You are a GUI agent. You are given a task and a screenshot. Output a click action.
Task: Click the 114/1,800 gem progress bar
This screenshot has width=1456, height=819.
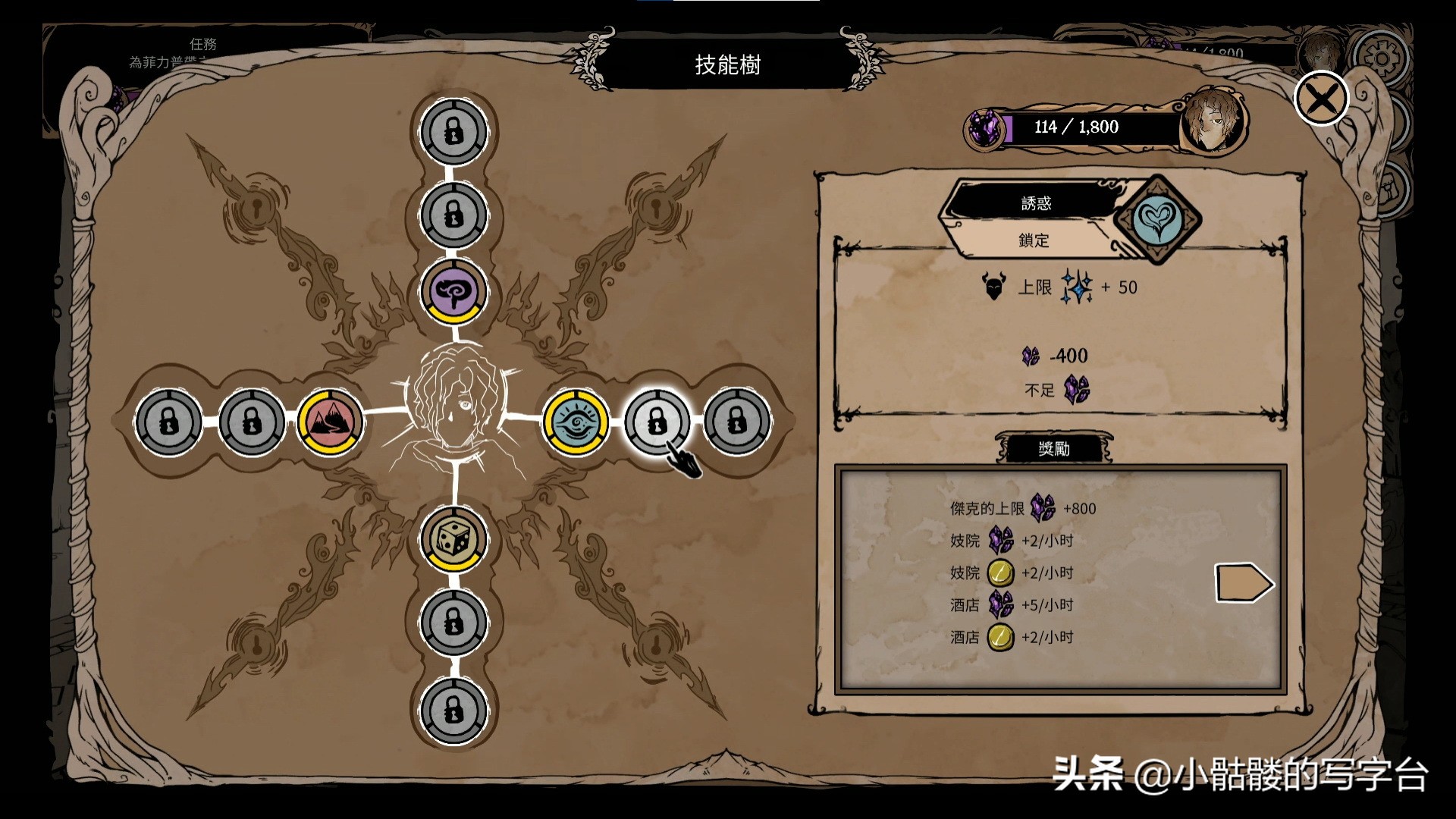click(x=1077, y=127)
